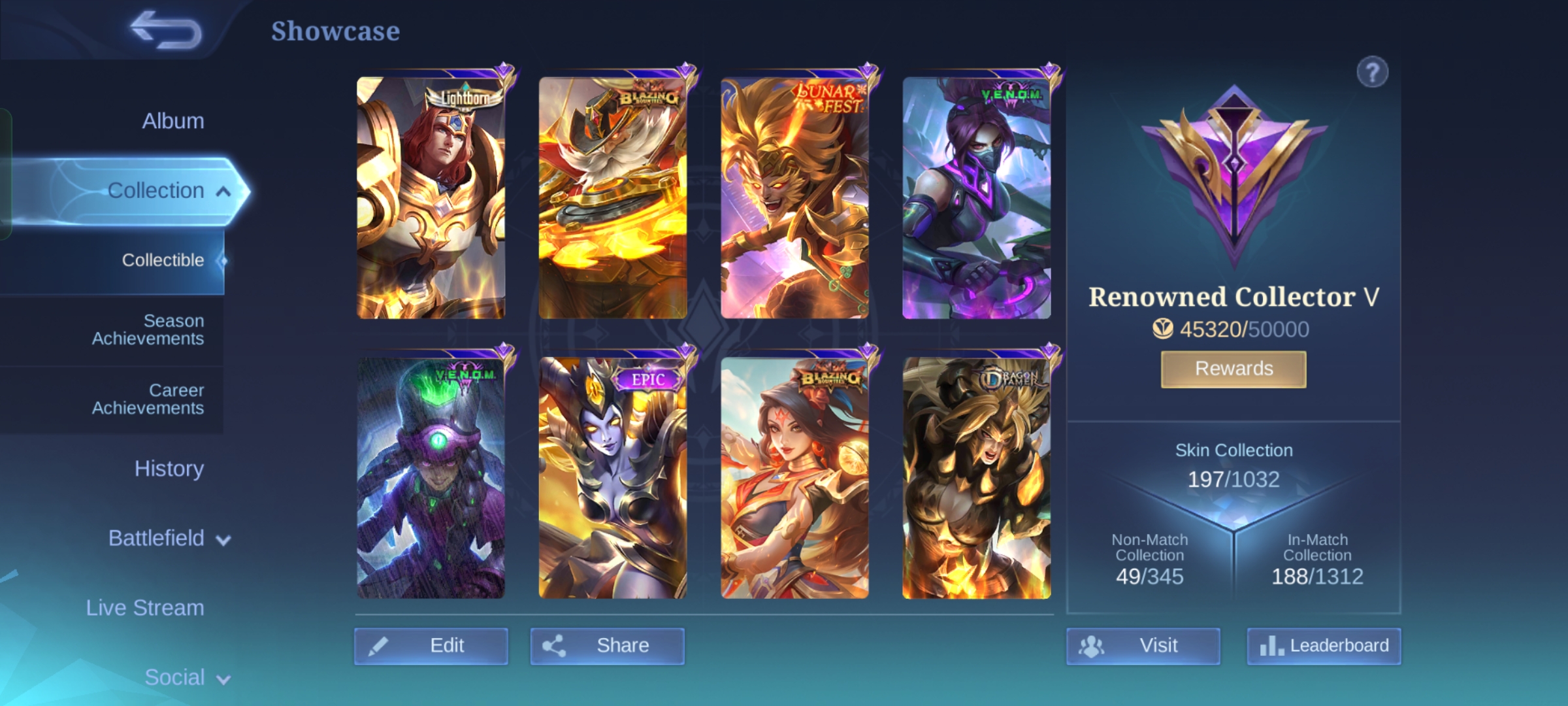The width and height of the screenshot is (1568, 706).
Task: Open the question mark help
Action: click(x=1372, y=73)
